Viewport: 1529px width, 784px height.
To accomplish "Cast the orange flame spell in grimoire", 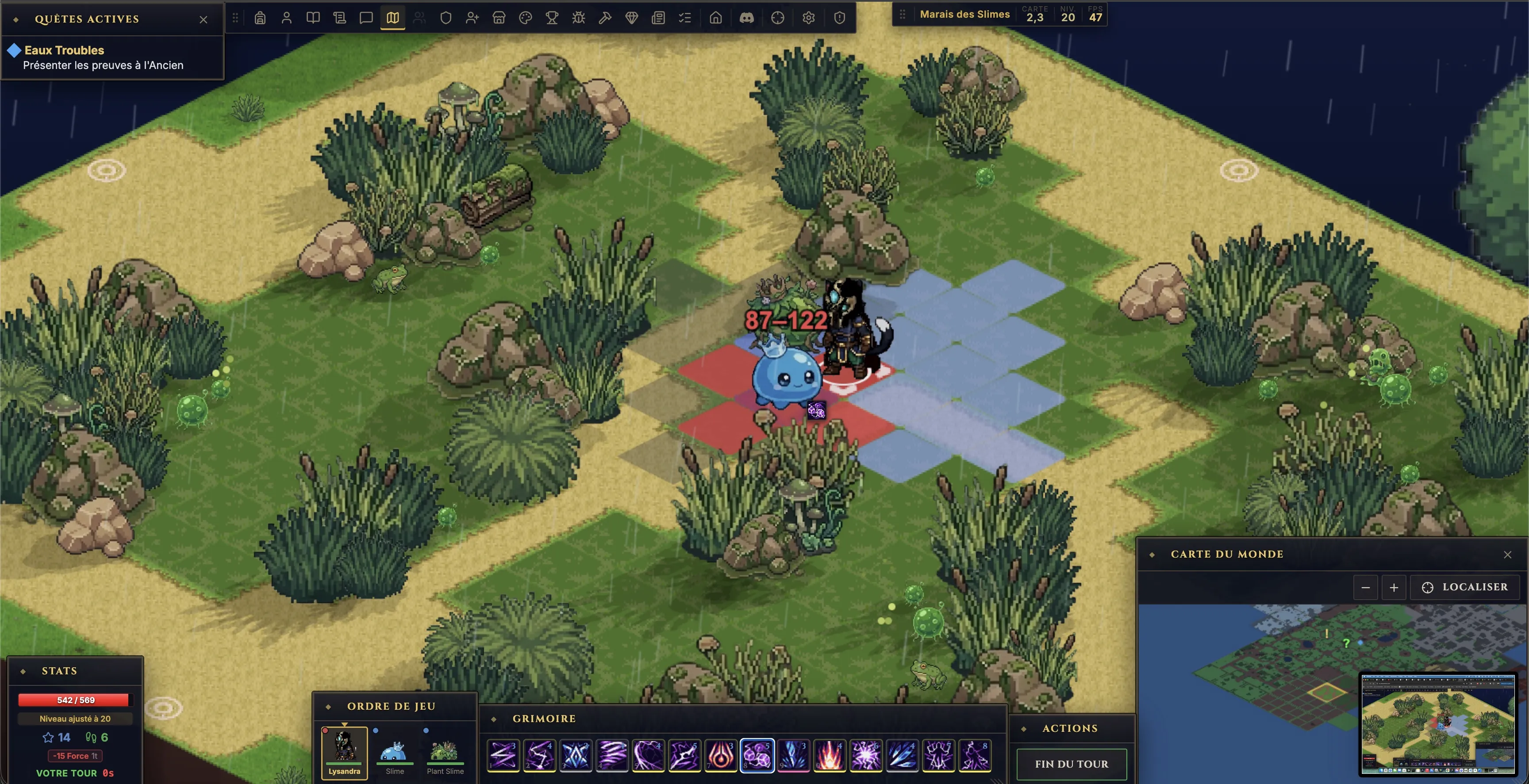I will click(x=830, y=756).
